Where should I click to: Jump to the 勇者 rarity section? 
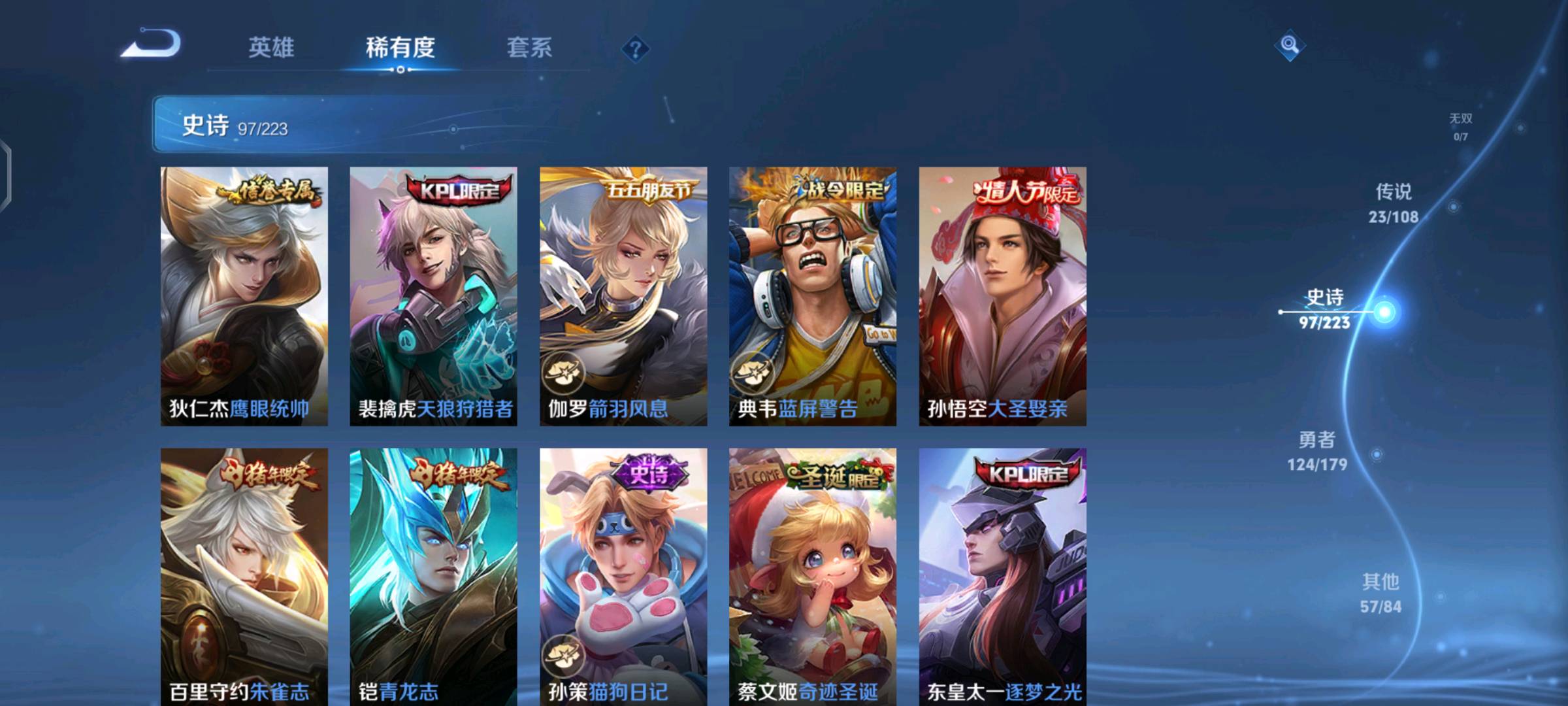(x=1317, y=451)
